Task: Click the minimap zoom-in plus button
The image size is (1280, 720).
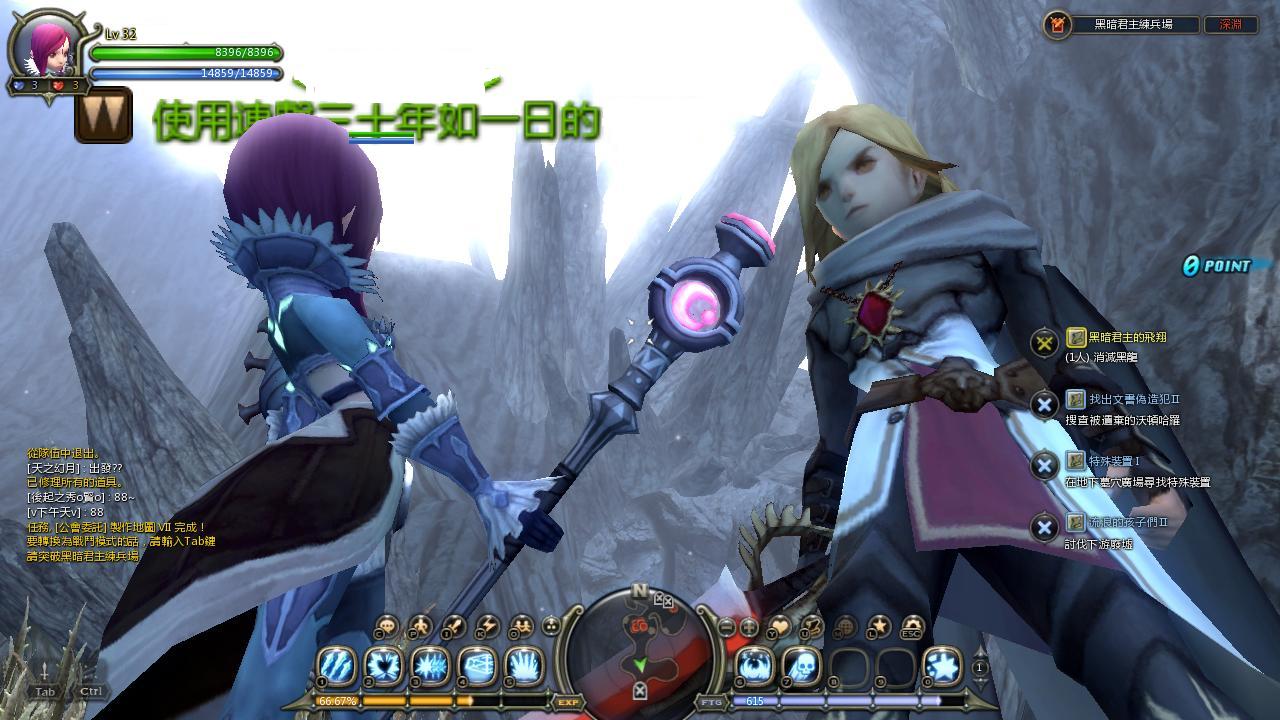Action: click(x=749, y=627)
